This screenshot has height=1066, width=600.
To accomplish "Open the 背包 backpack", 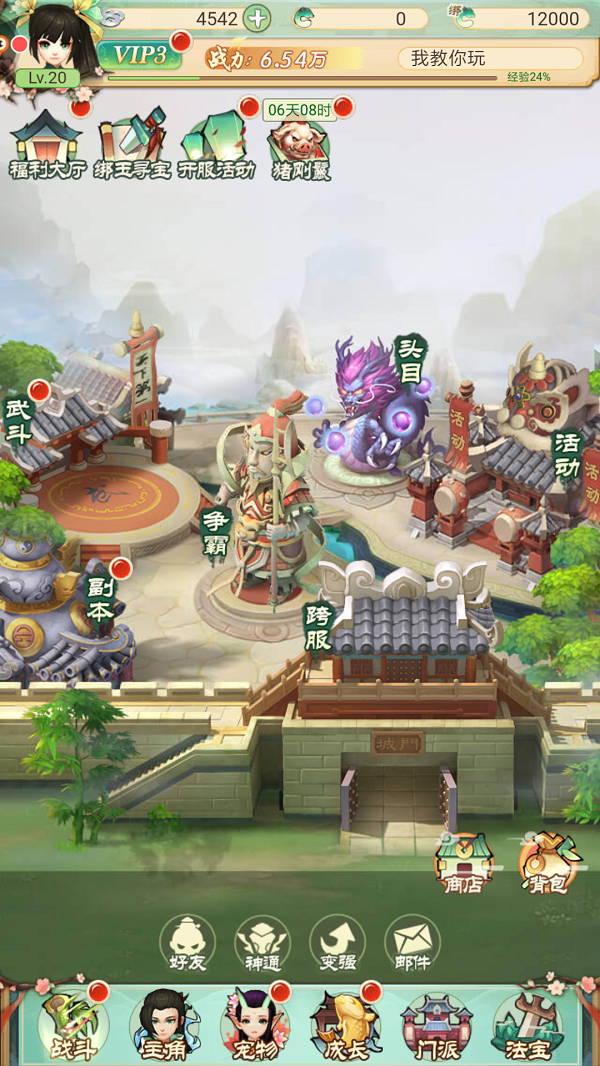I will (543, 862).
